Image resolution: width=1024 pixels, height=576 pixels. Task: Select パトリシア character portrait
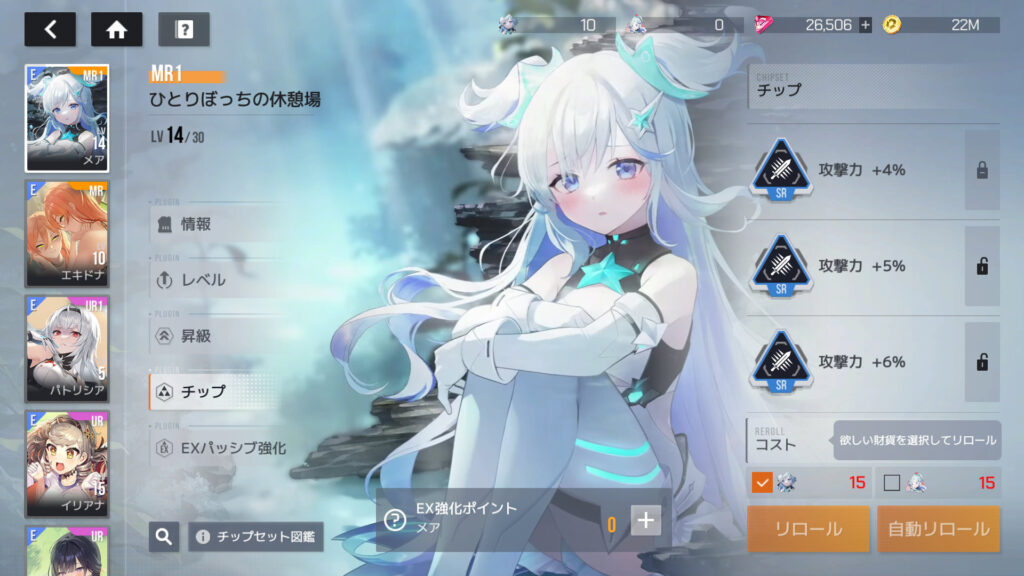click(x=67, y=348)
